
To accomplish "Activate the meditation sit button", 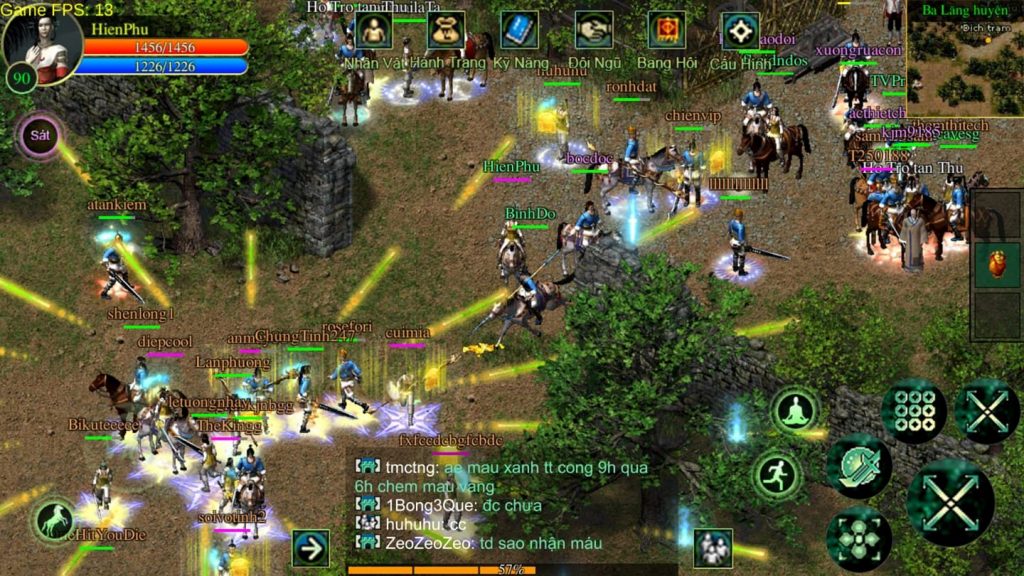I will click(x=795, y=410).
